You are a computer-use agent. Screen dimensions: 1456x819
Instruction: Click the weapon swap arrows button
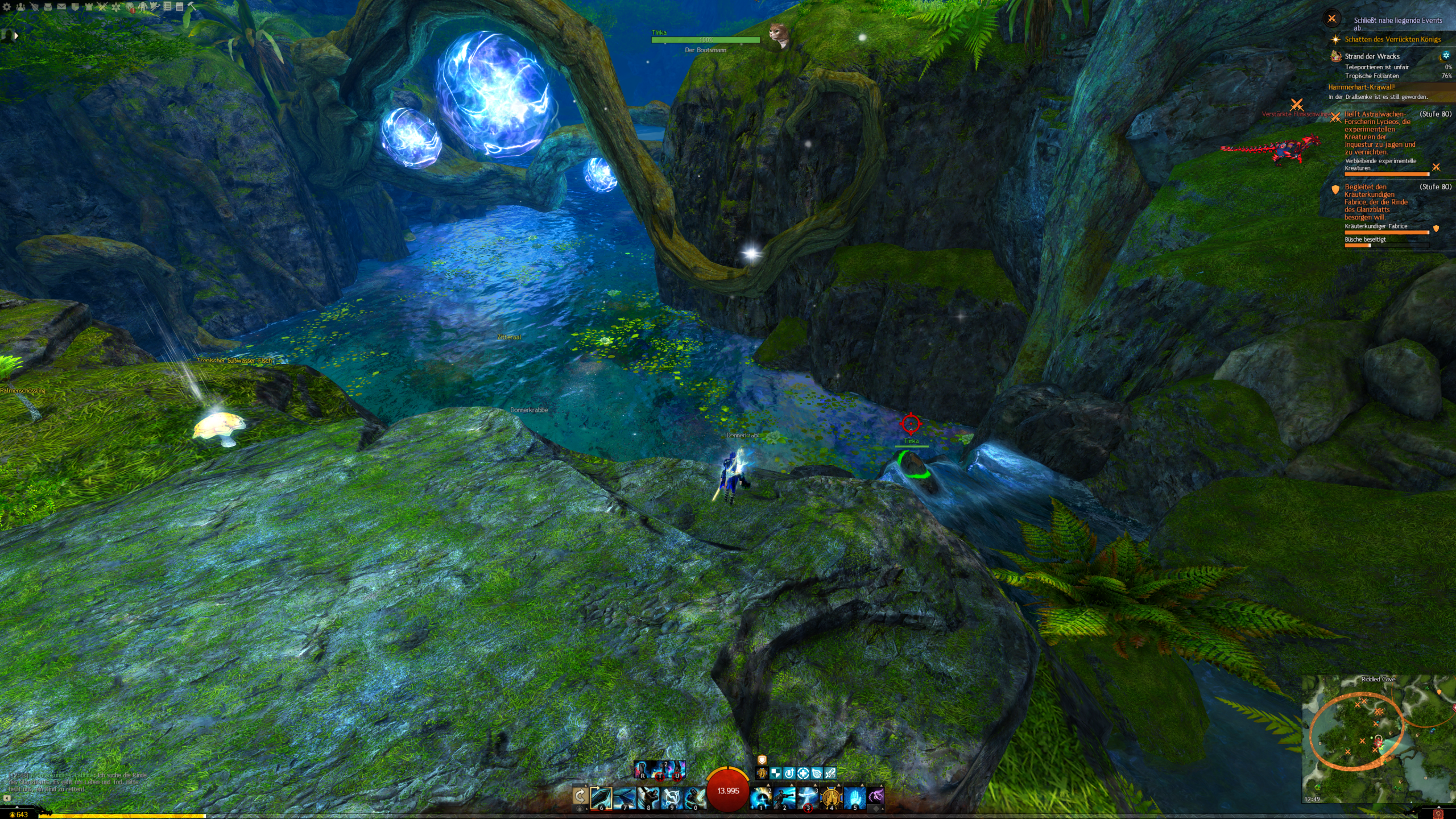point(580,796)
